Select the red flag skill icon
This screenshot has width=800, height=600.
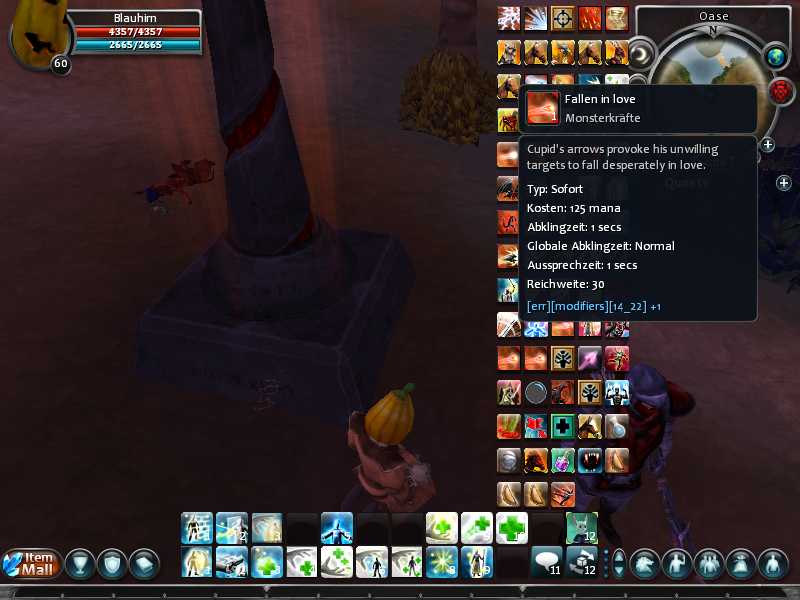pyautogui.click(x=536, y=426)
